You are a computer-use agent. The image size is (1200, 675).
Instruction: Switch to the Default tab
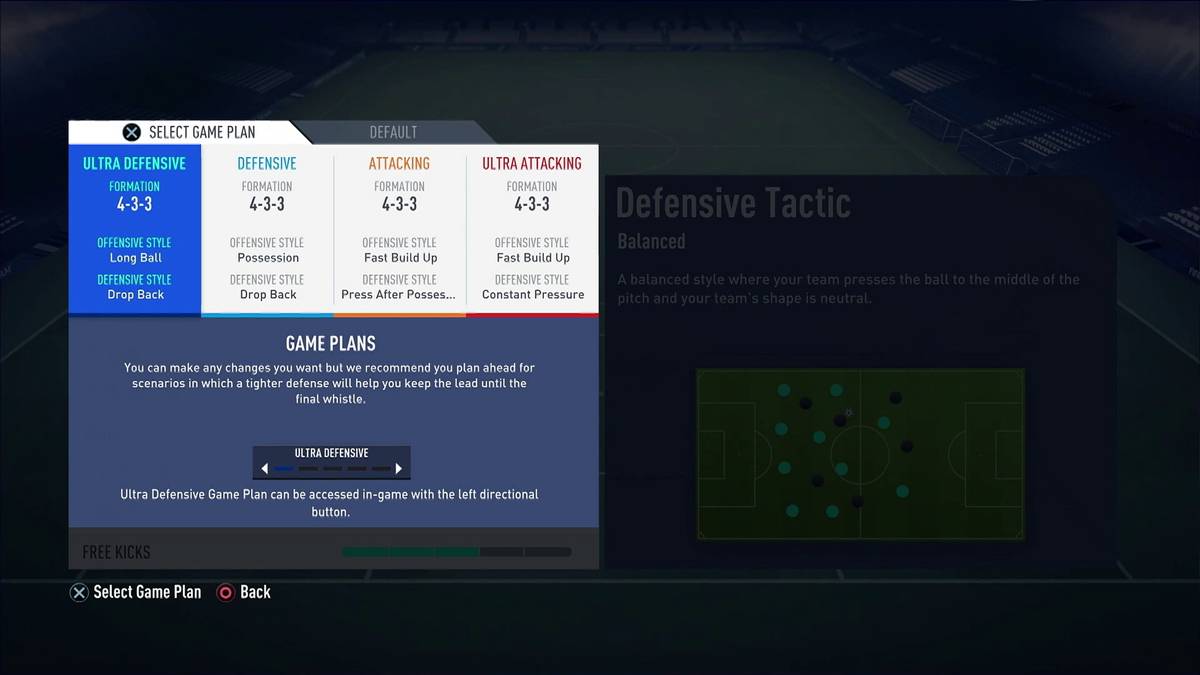point(393,132)
